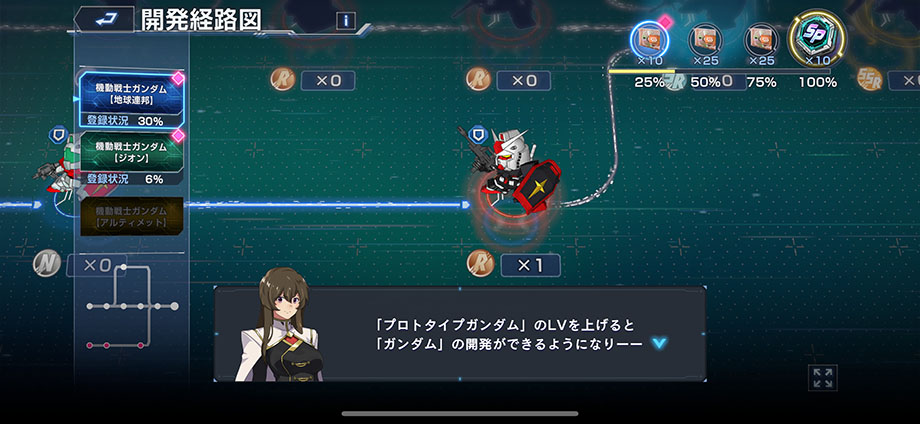Viewport: 920px width, 424px height.
Task: Open the development route minimap diagram
Action: (x=130, y=318)
